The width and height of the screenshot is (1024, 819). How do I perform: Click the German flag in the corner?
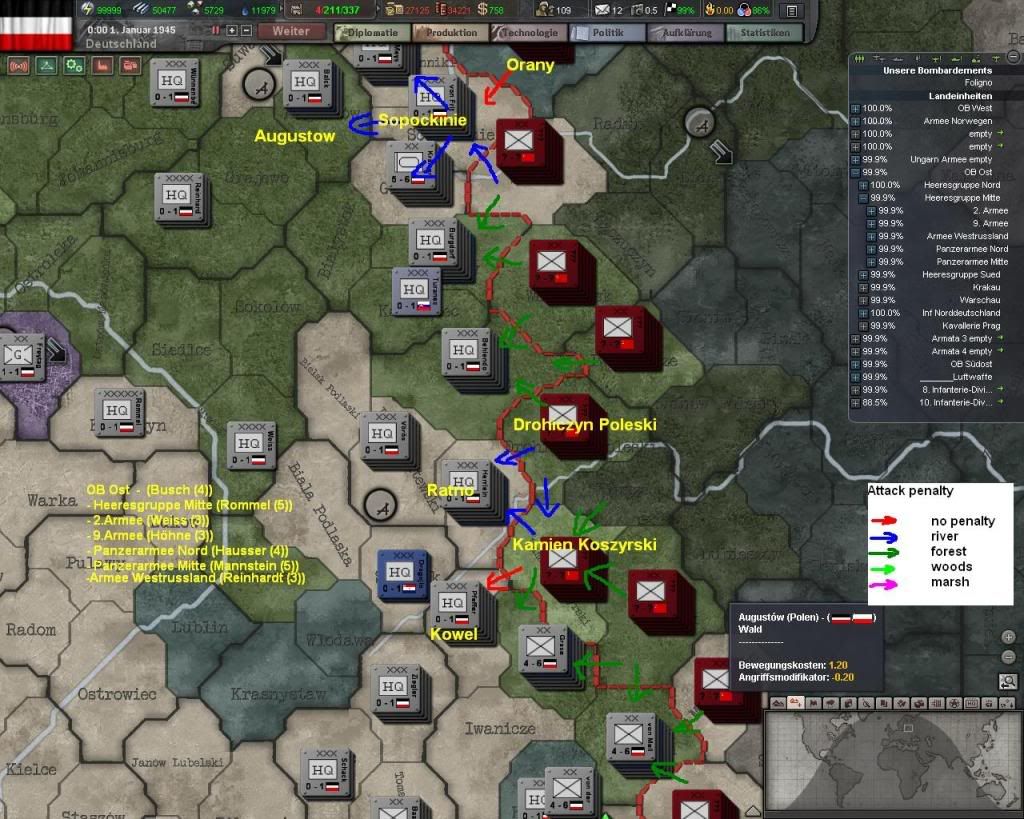[36, 25]
